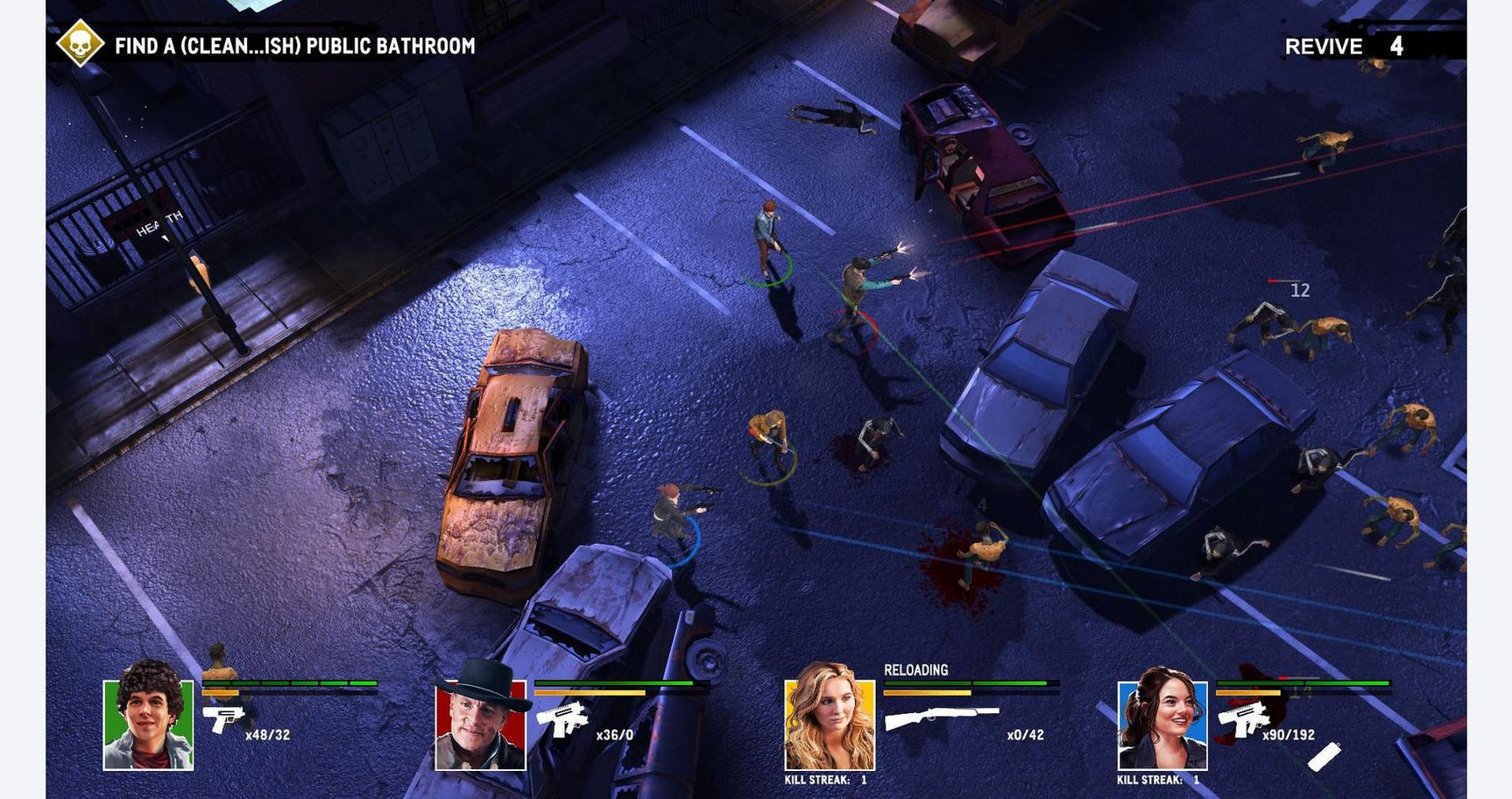Click the floating damage number 12
The height and width of the screenshot is (799, 1512).
(1299, 289)
